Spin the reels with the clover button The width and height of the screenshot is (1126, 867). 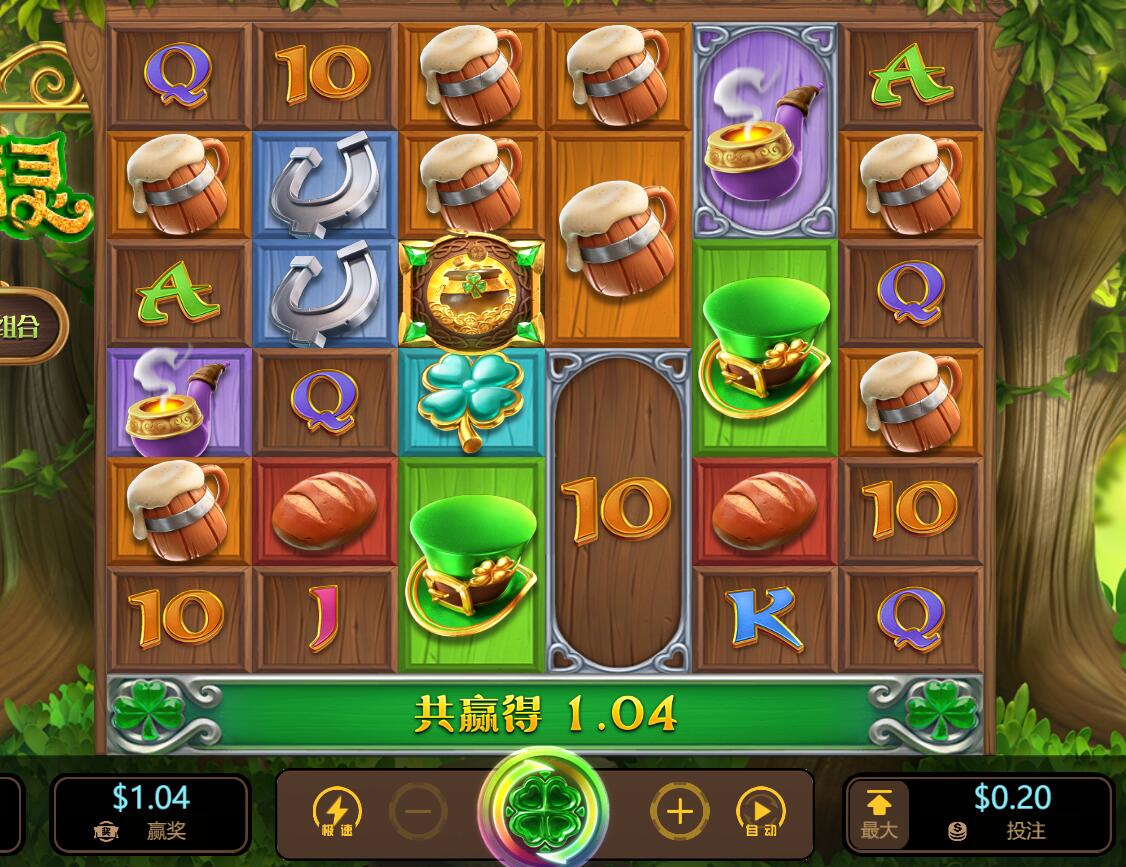click(x=543, y=809)
